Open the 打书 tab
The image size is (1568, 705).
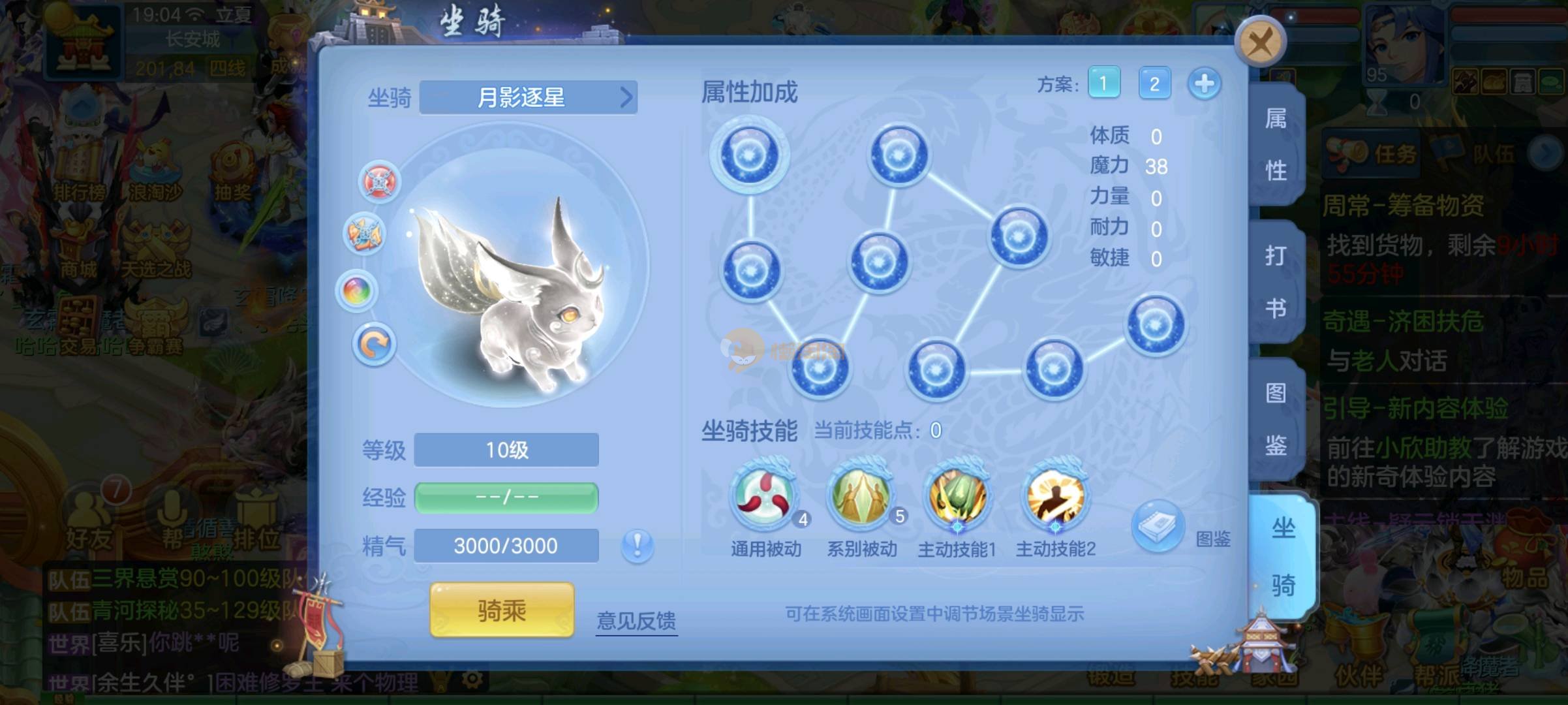pyautogui.click(x=1276, y=282)
